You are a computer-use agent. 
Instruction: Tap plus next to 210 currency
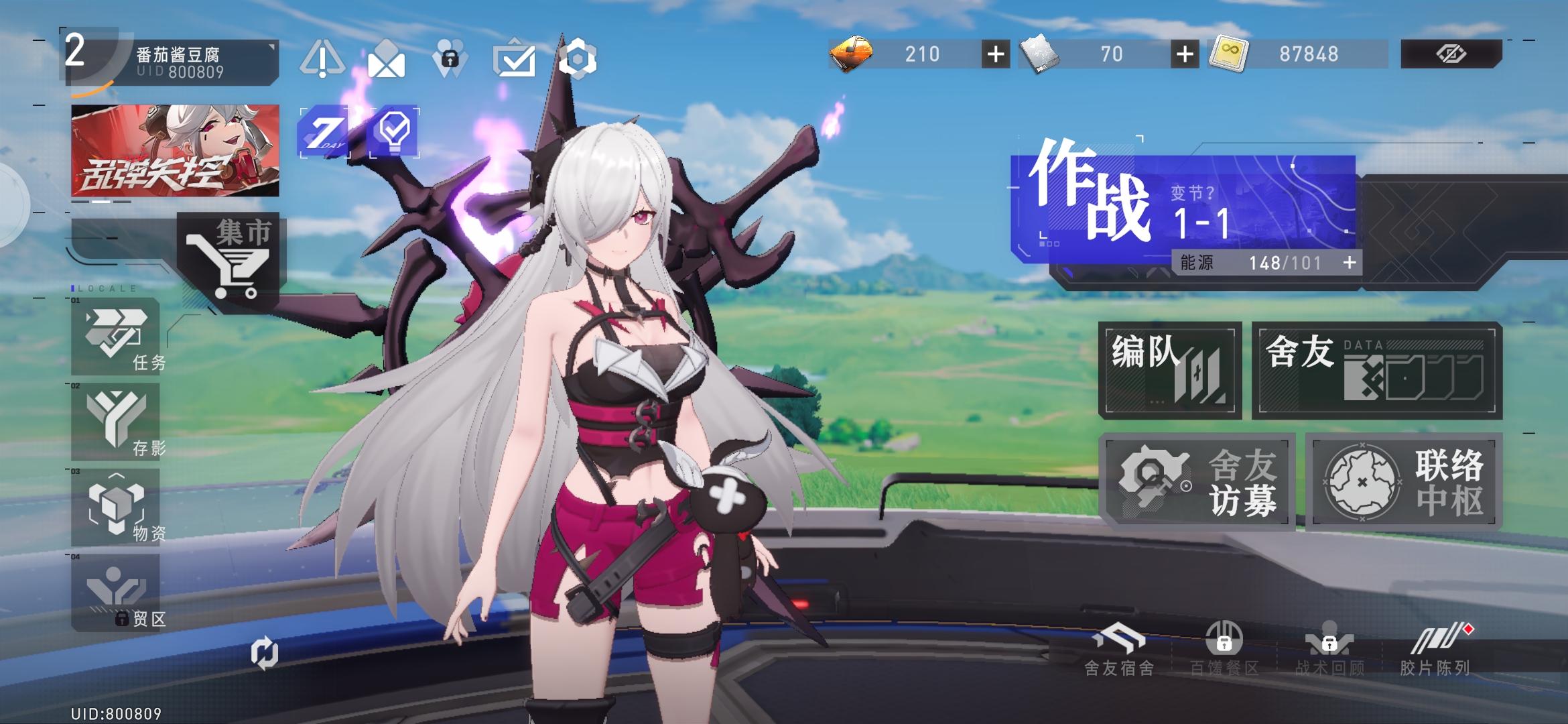coord(996,55)
